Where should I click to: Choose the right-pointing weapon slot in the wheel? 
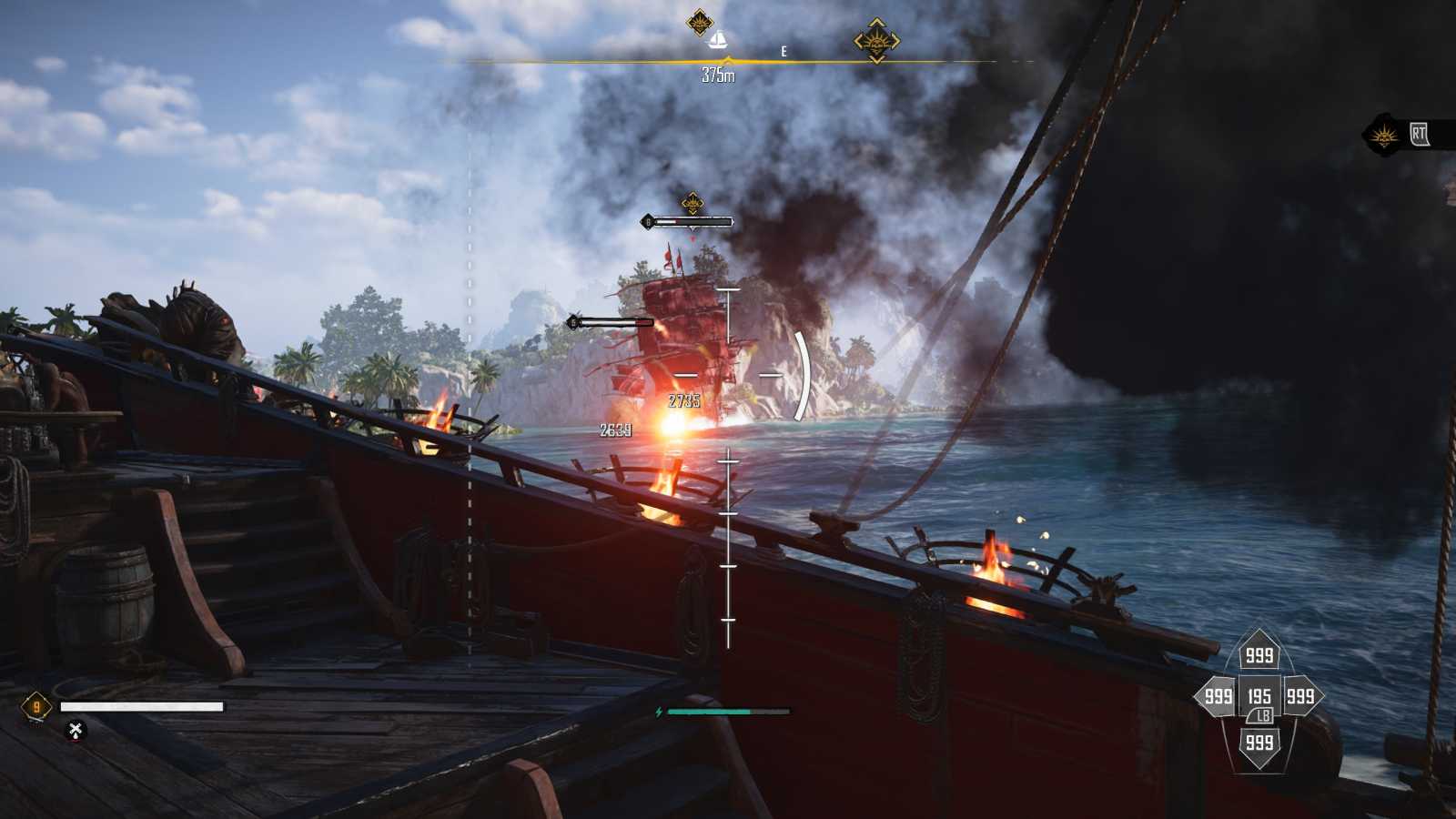pyautogui.click(x=1300, y=697)
